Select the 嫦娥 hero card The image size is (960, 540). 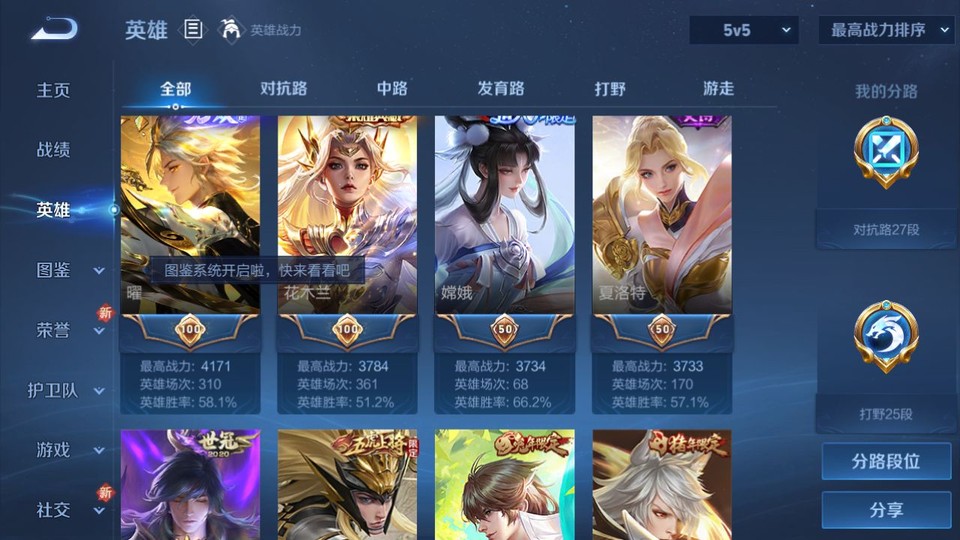click(504, 215)
